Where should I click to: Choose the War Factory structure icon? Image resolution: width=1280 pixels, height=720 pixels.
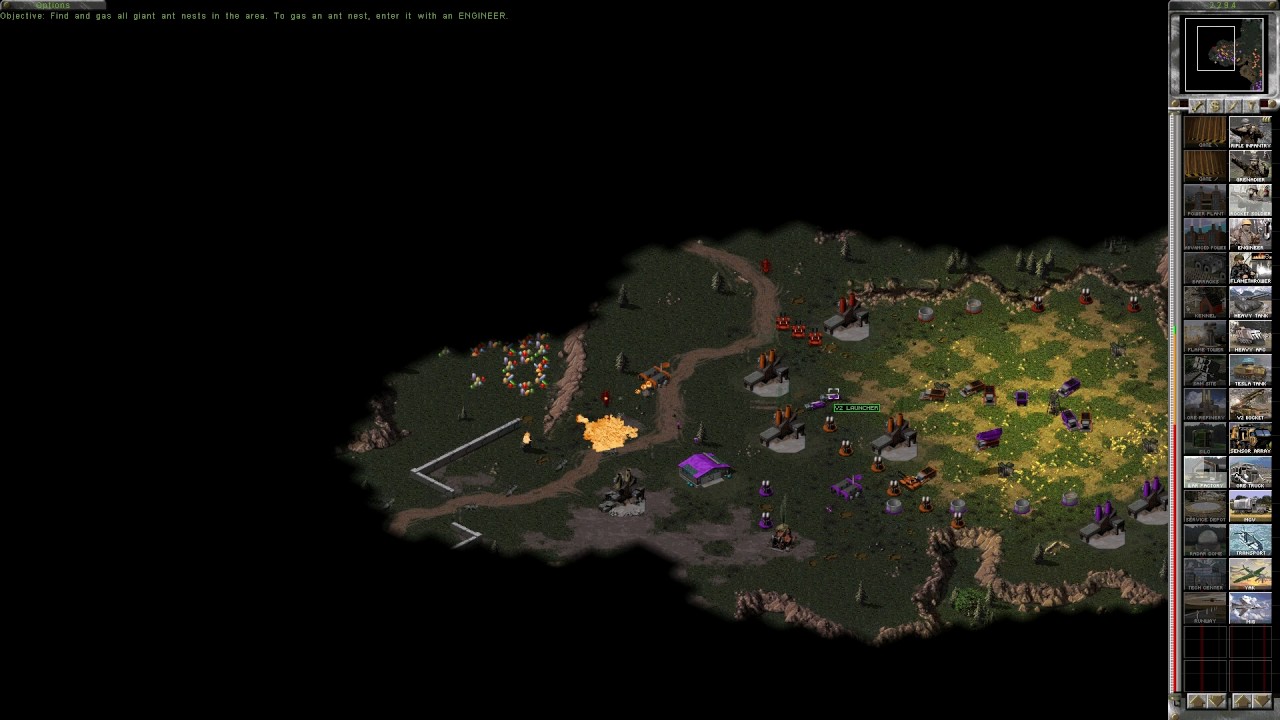point(1205,472)
